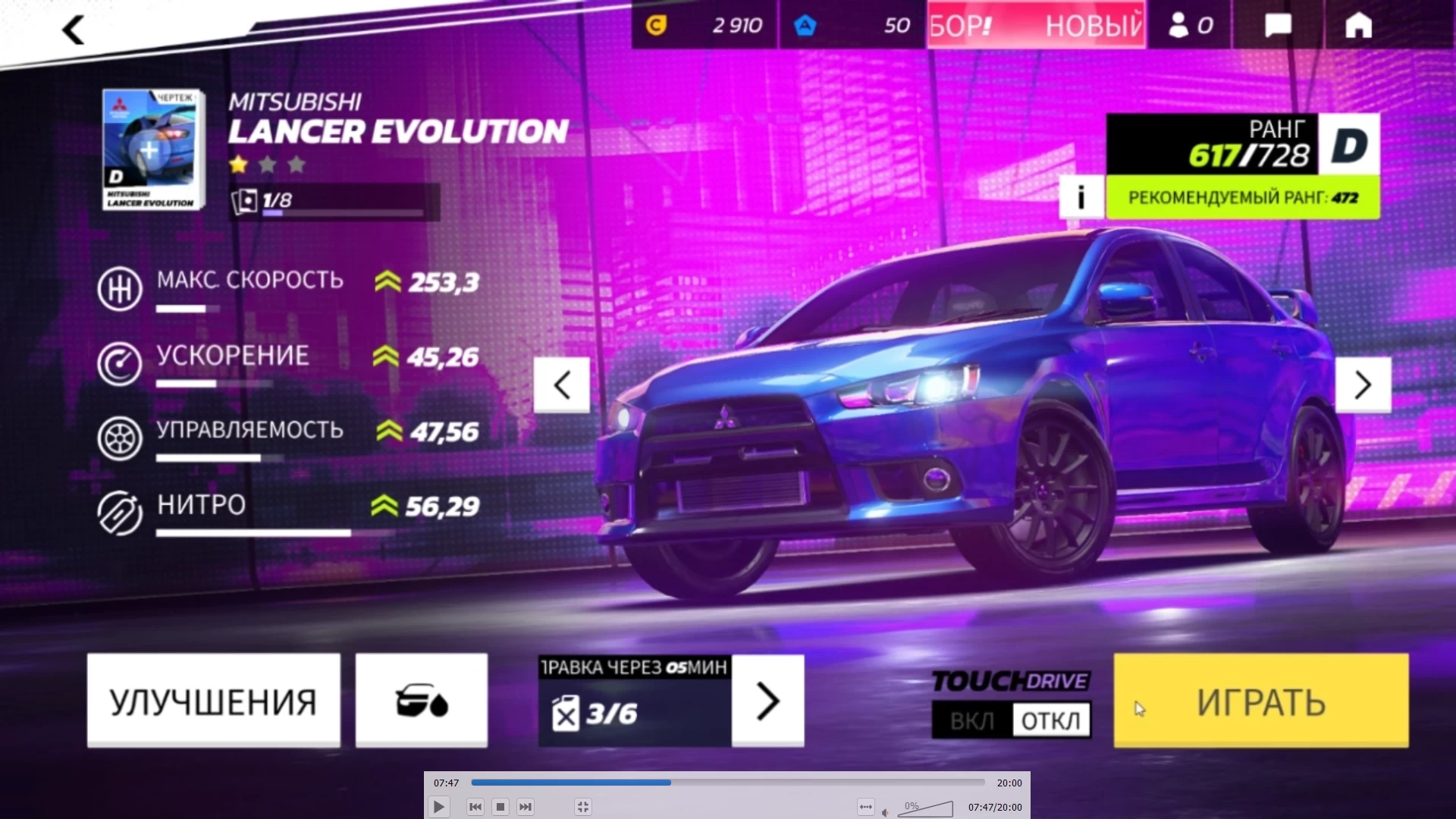Viewport: 1456px width, 819px height.
Task: Open the fuel refill arrow button
Action: [x=767, y=701]
